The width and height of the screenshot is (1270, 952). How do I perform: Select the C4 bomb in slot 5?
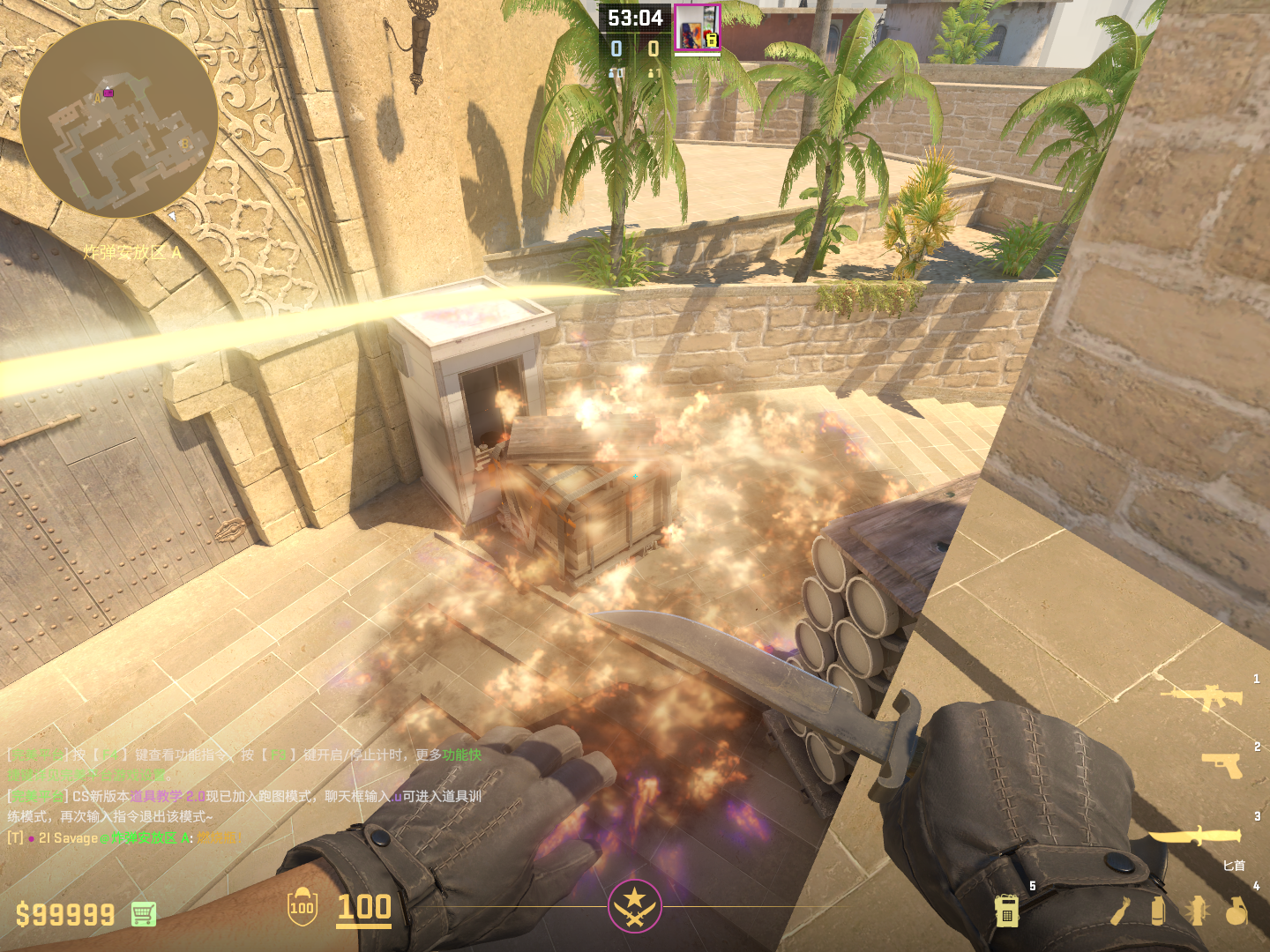click(x=1006, y=911)
